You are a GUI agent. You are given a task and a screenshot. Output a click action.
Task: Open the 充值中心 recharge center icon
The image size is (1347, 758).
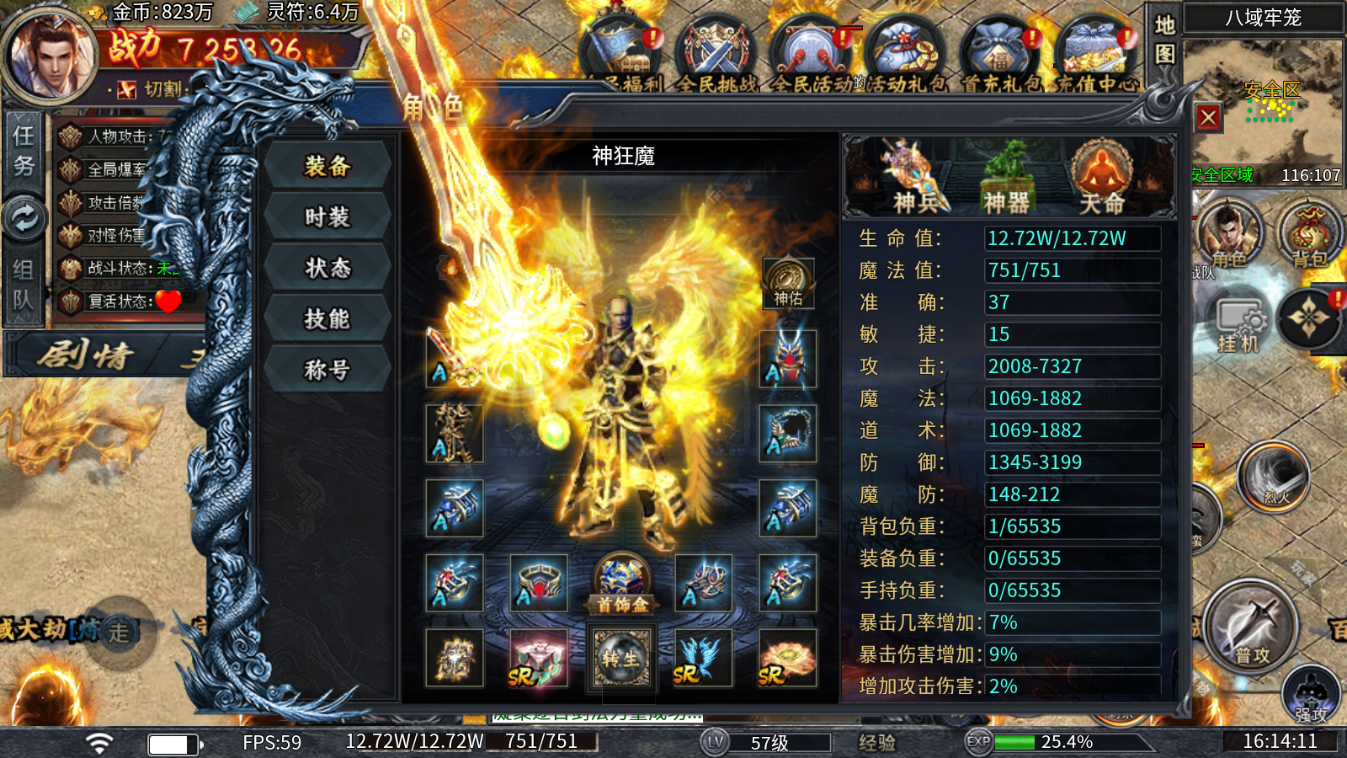click(x=1096, y=45)
